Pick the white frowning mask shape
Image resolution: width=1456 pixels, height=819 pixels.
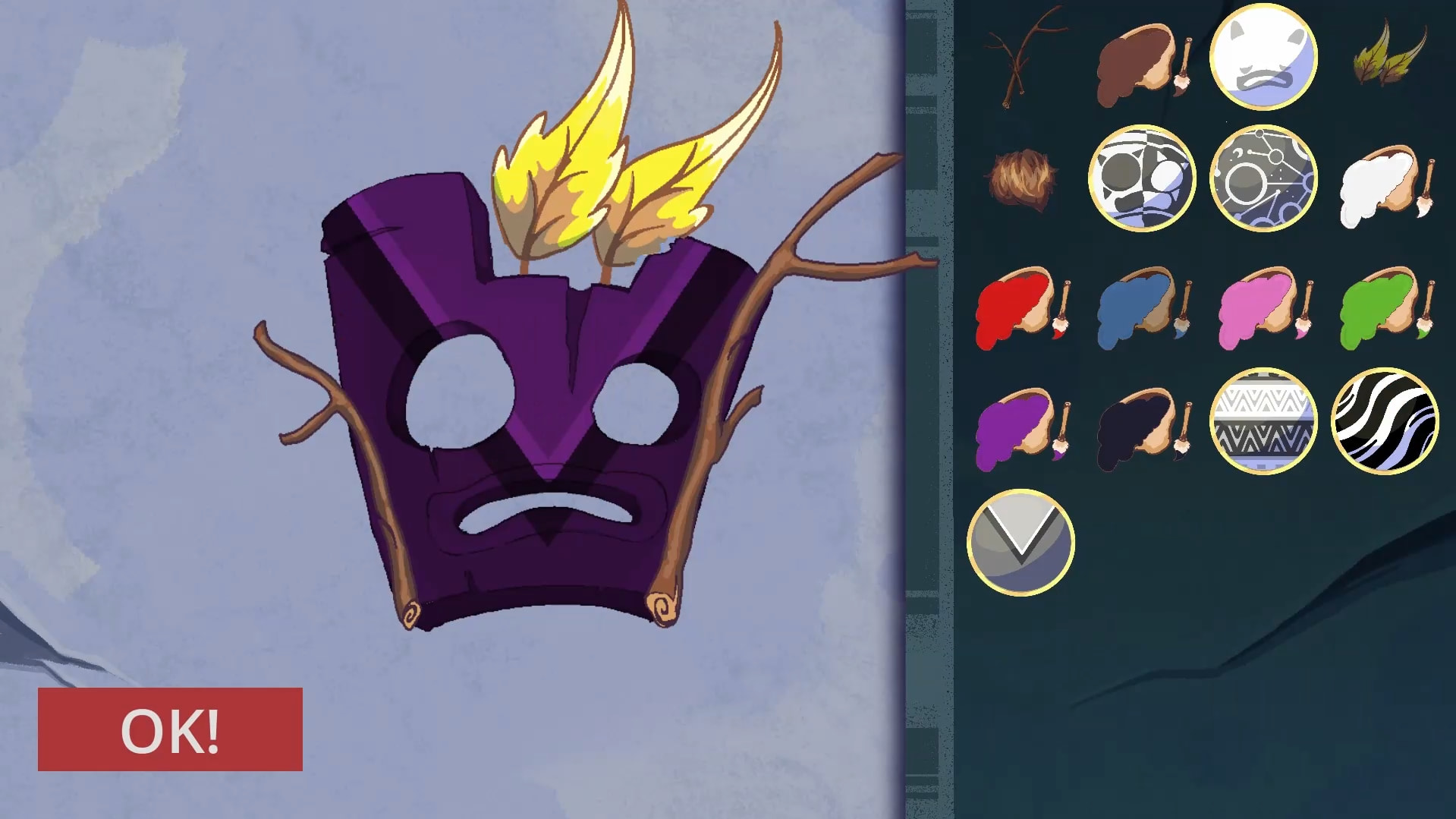click(x=1263, y=57)
